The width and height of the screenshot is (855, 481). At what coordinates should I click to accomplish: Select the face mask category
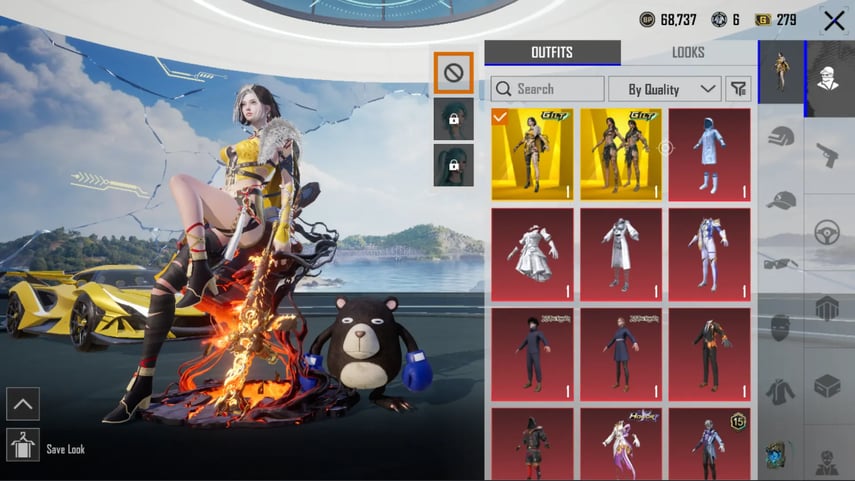pos(781,327)
